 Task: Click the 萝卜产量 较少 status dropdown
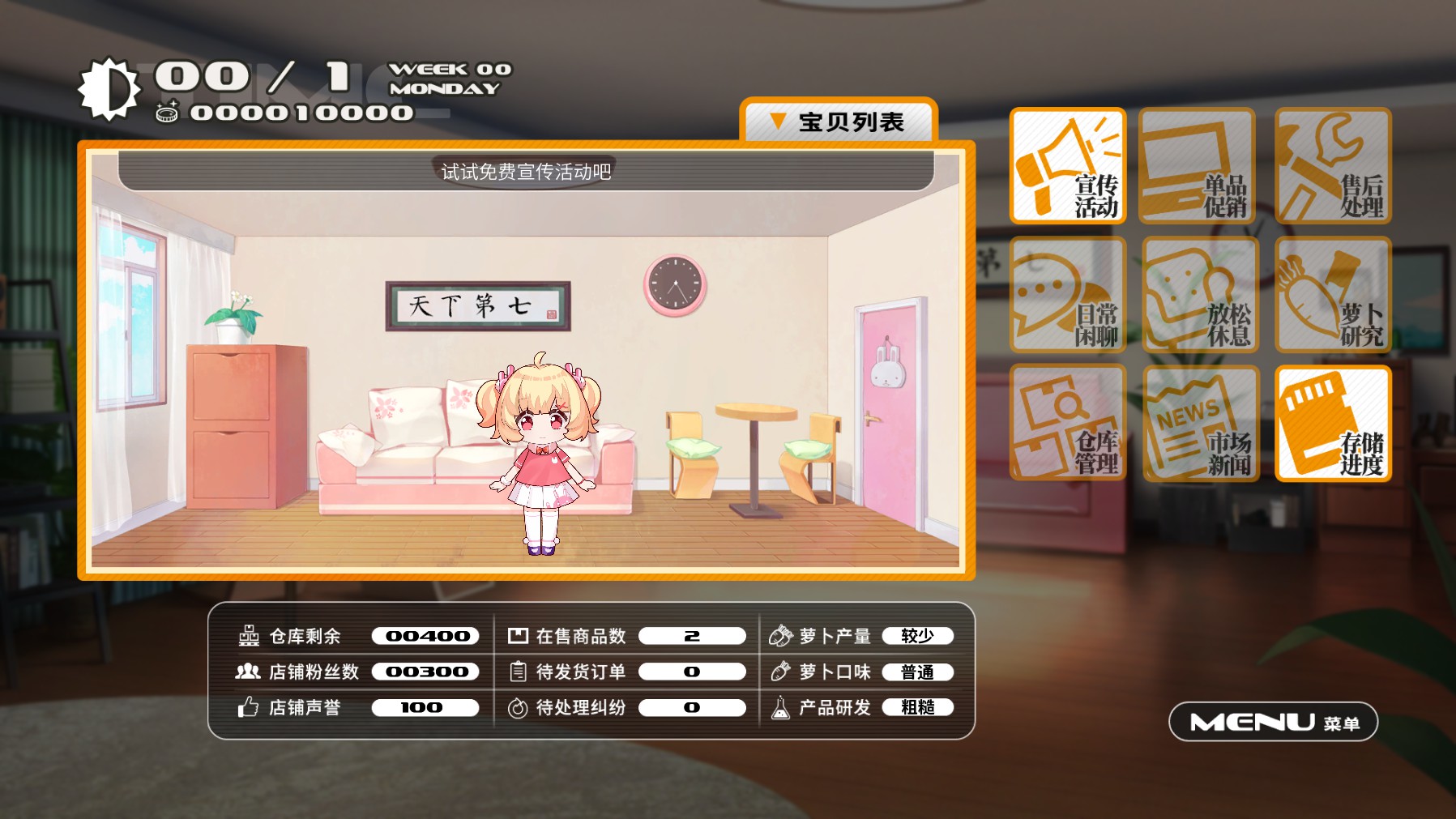click(919, 636)
